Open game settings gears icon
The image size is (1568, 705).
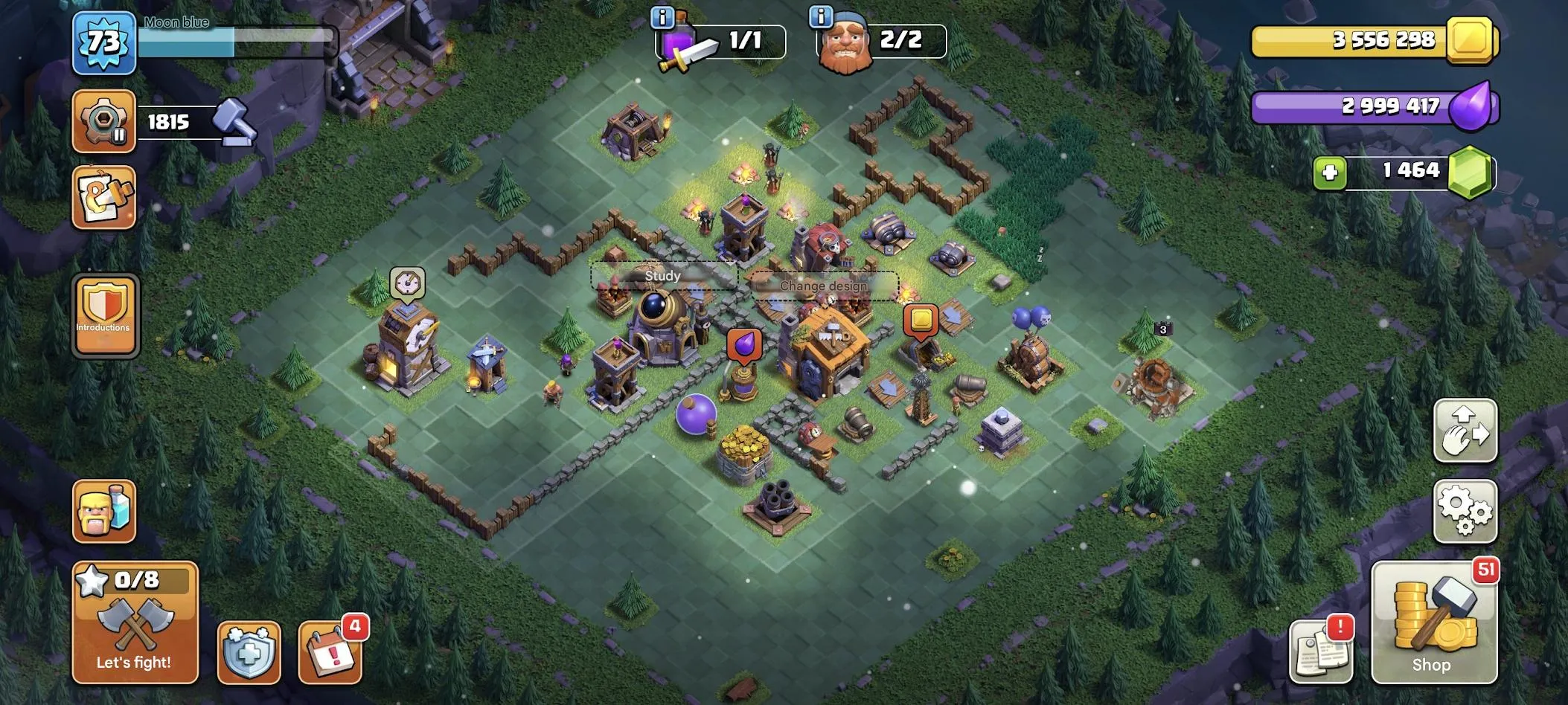click(1465, 512)
